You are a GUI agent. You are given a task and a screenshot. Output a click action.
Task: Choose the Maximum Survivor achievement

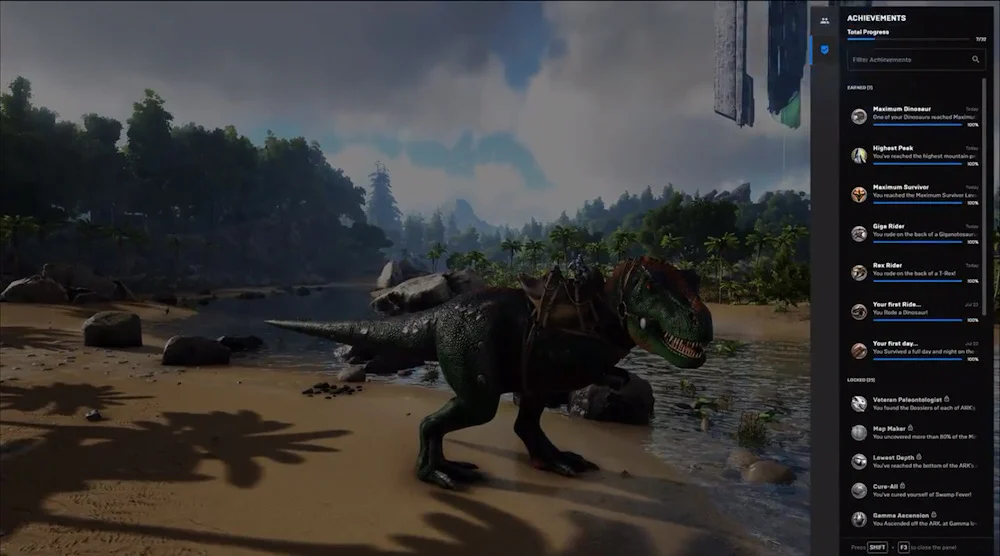[915, 194]
